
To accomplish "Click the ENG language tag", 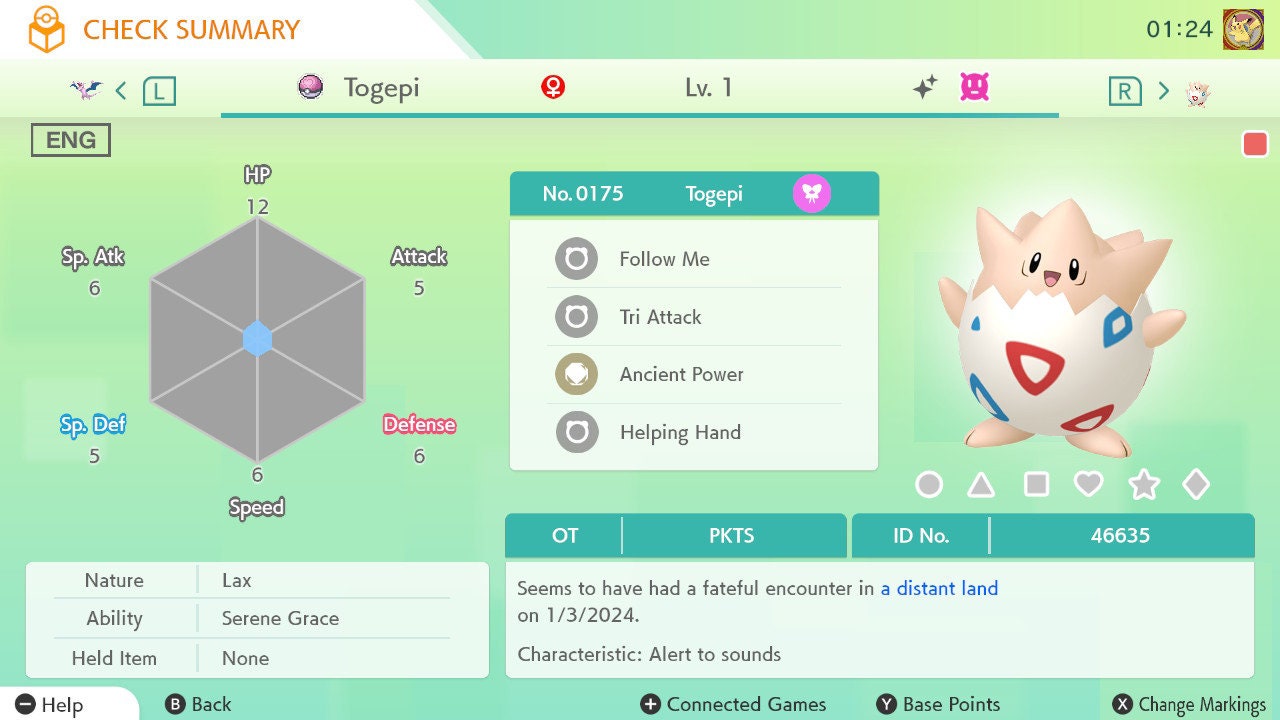I will click(71, 140).
